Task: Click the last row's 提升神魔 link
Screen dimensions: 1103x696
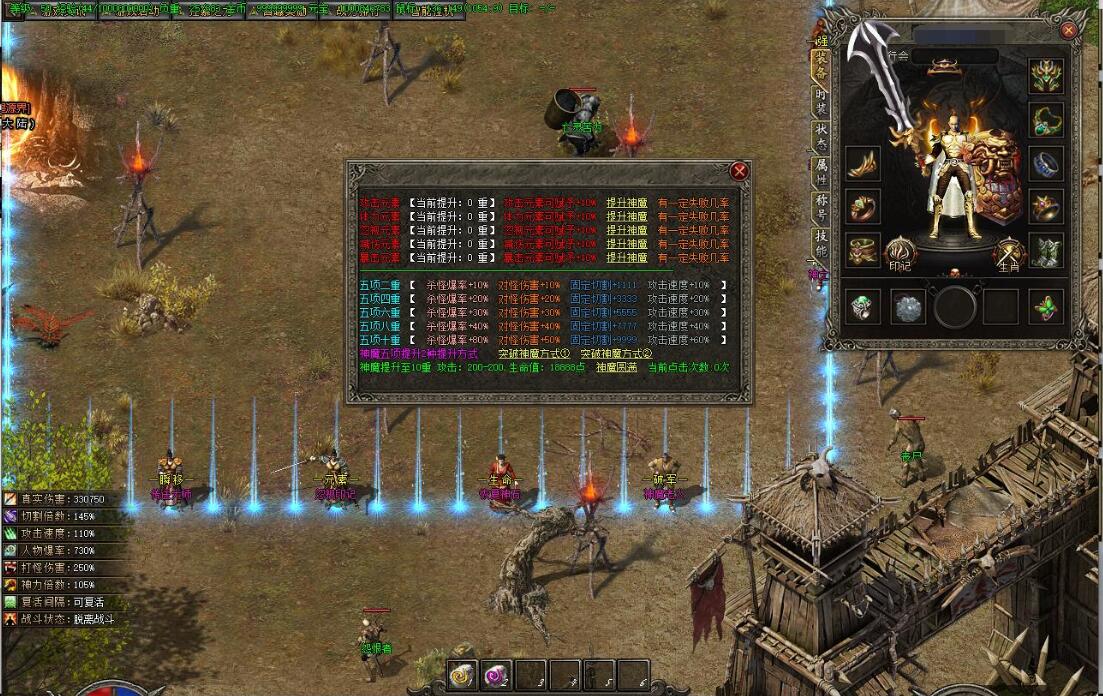Action: 627,257
